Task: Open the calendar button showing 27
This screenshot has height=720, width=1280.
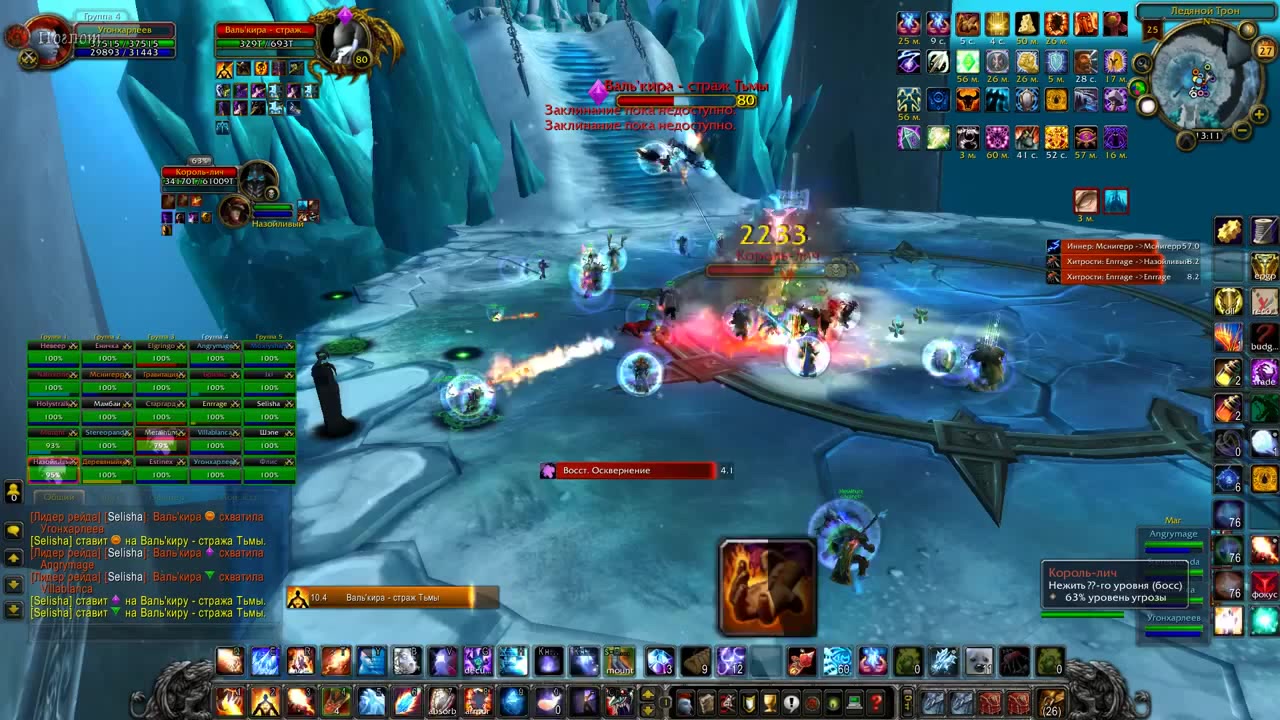Action: [x=1265, y=50]
